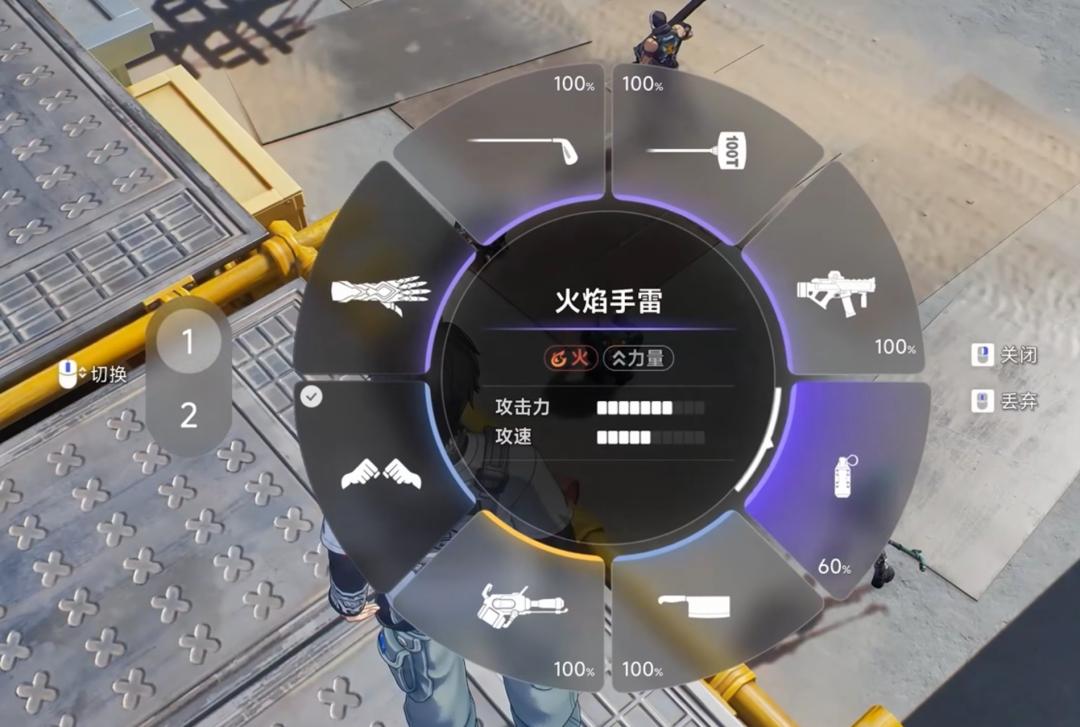The height and width of the screenshot is (727, 1080).
Task: Switch to weapon wheel page 1
Action: coord(188,343)
